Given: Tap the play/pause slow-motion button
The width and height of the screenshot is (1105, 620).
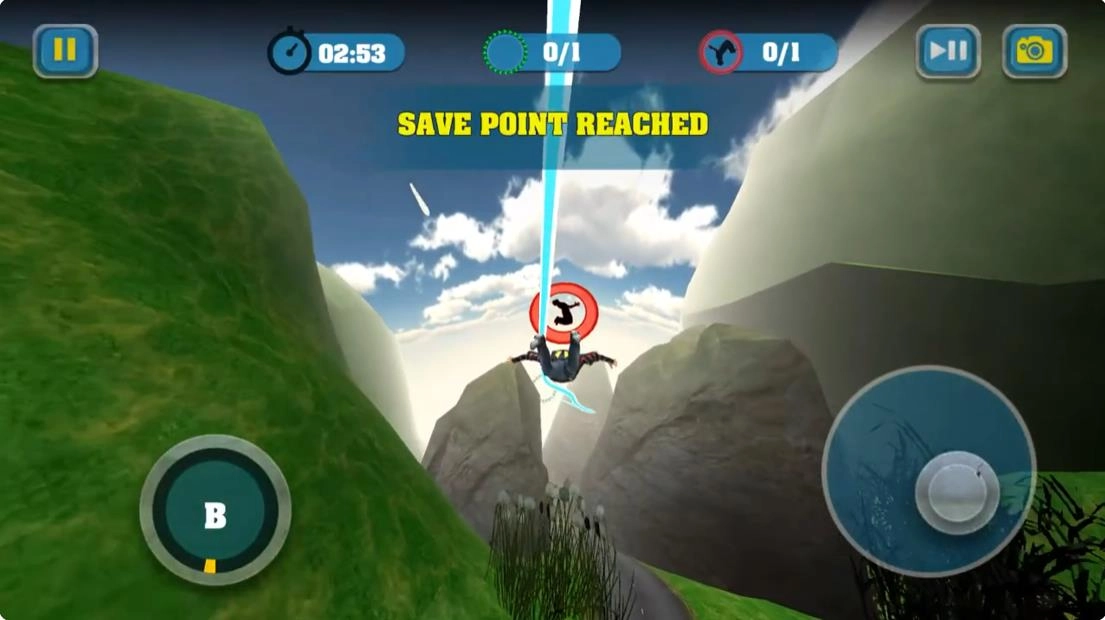Looking at the screenshot, I should (x=947, y=51).
